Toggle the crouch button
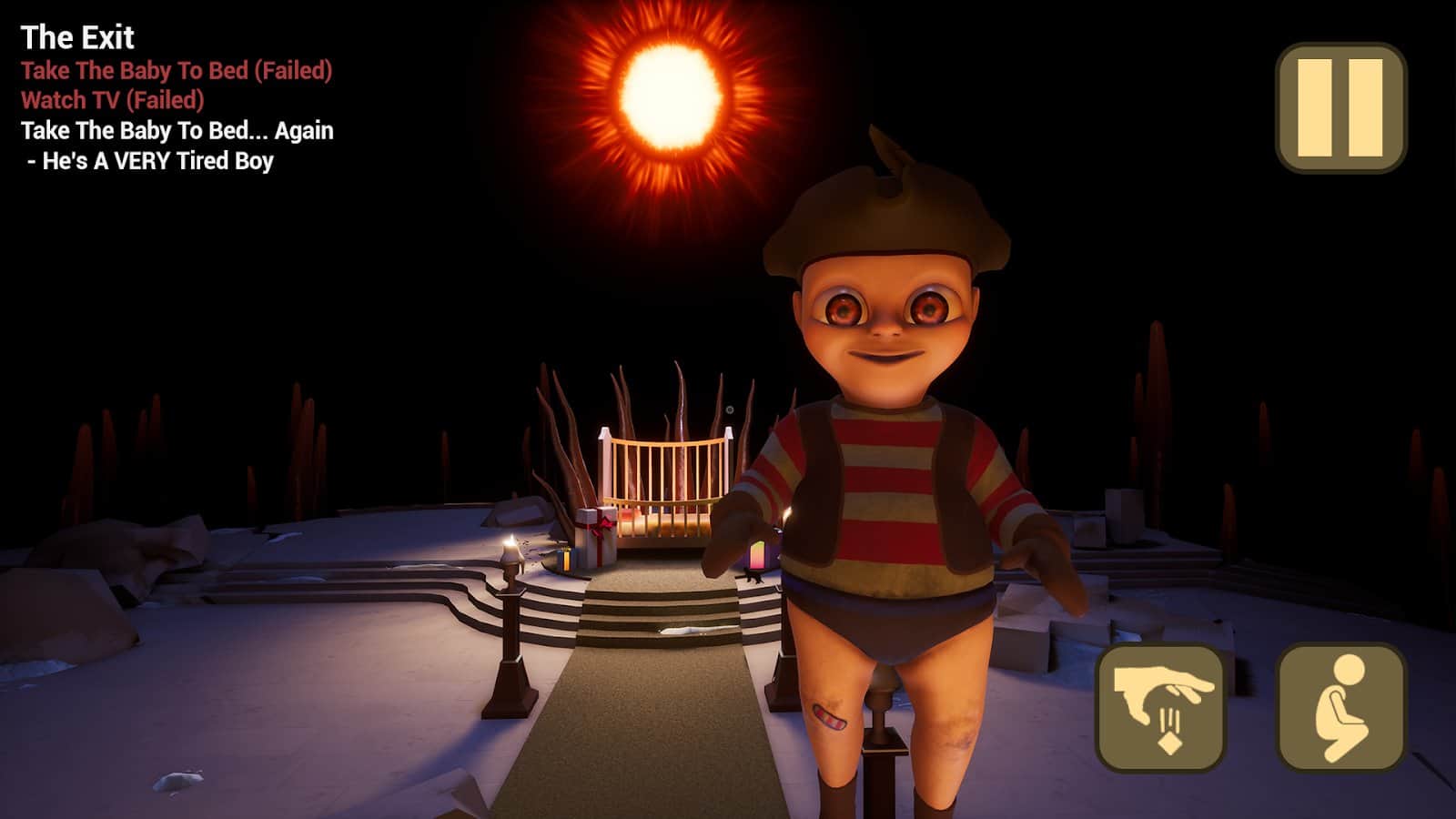Viewport: 1456px width, 819px height. [1340, 708]
